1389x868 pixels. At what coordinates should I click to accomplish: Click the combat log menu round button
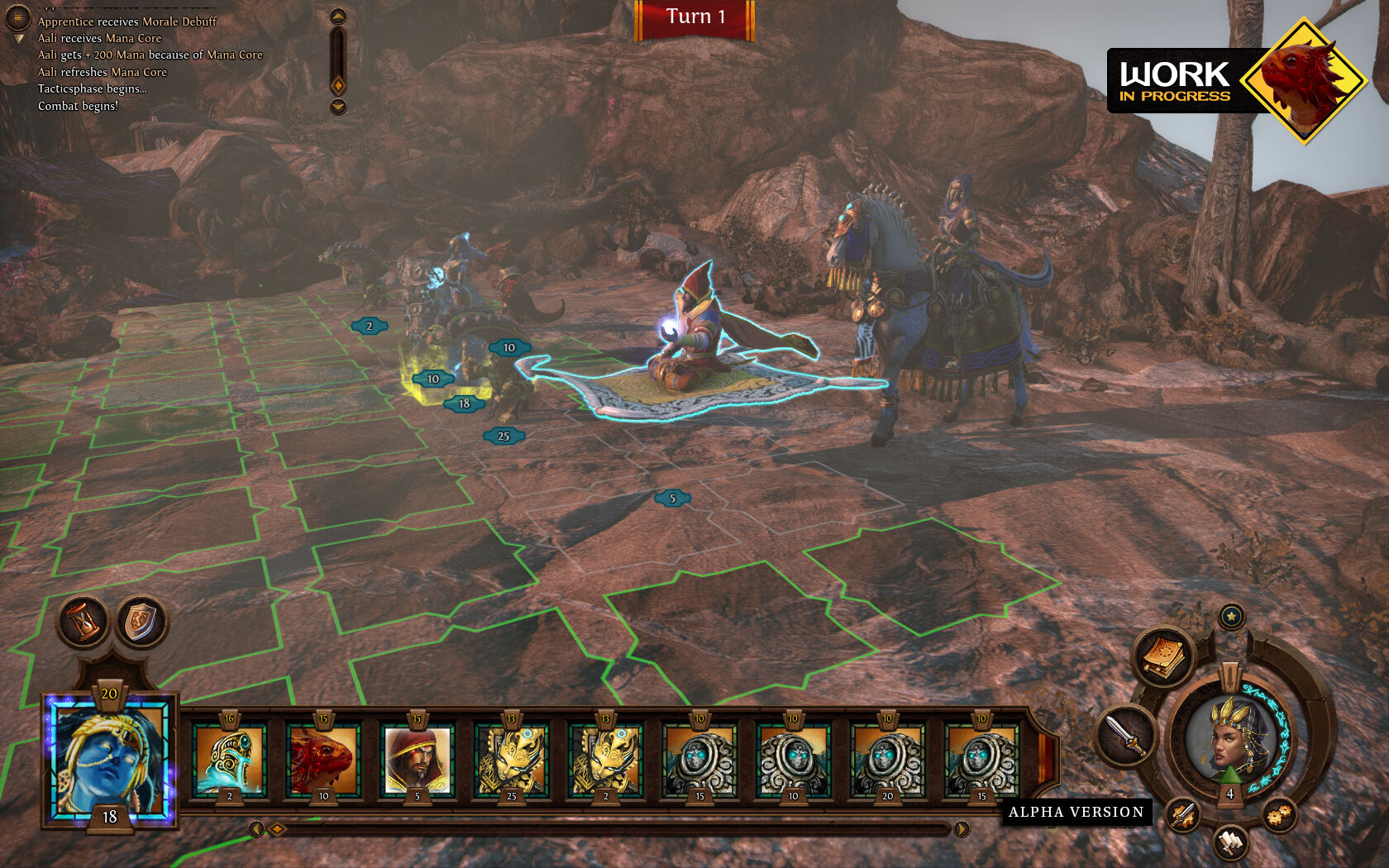tap(17, 17)
